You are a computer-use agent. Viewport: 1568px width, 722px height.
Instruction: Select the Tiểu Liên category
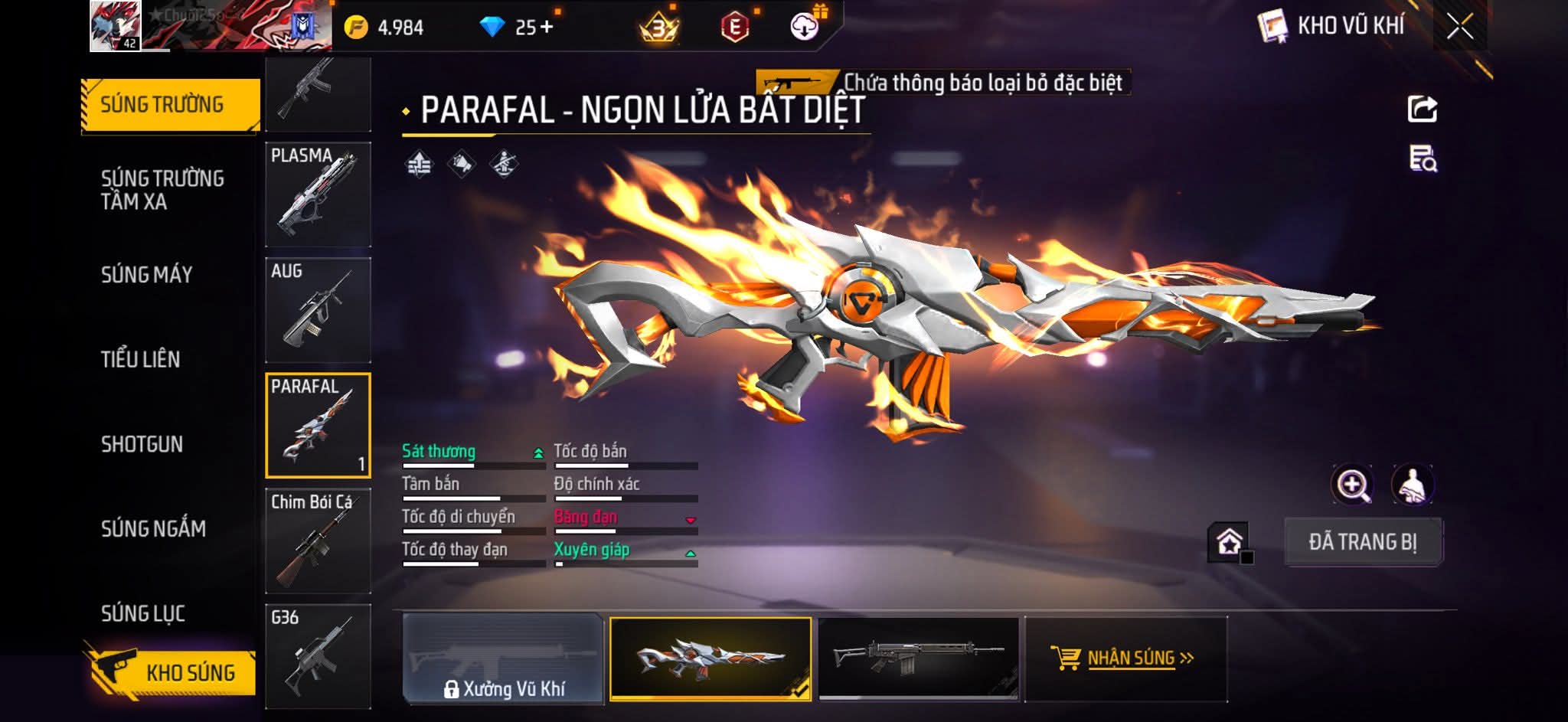[x=140, y=359]
